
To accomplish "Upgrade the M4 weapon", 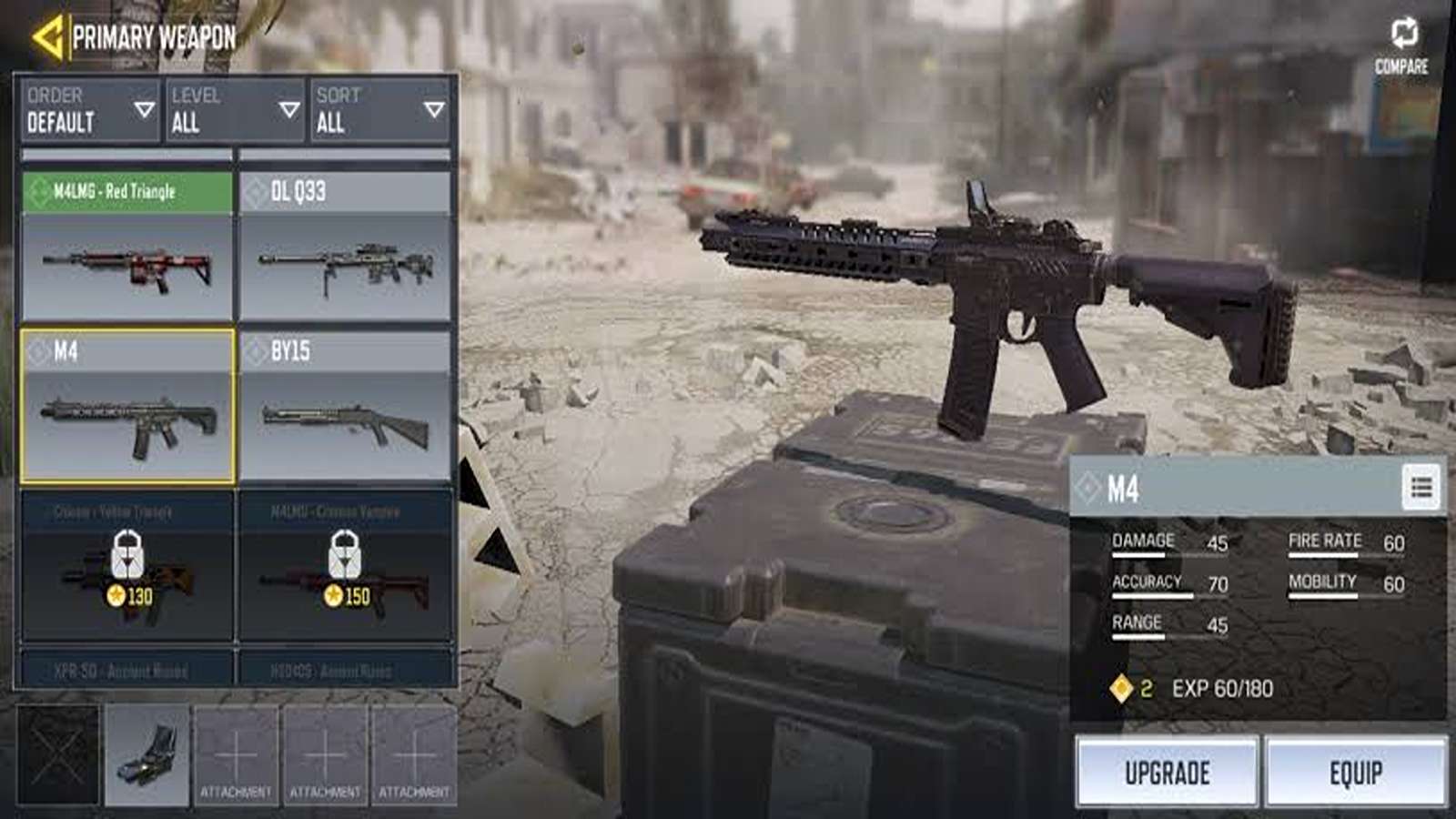I will coord(1168,773).
